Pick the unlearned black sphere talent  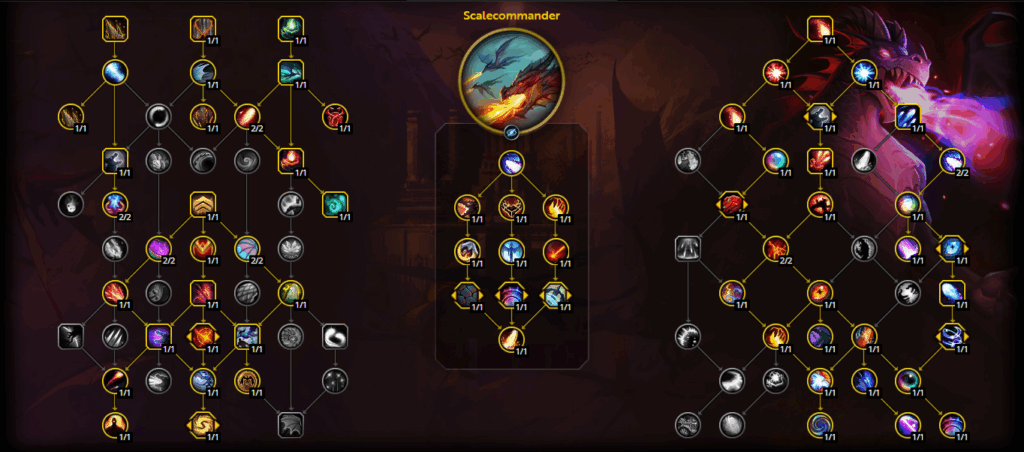[x=159, y=117]
